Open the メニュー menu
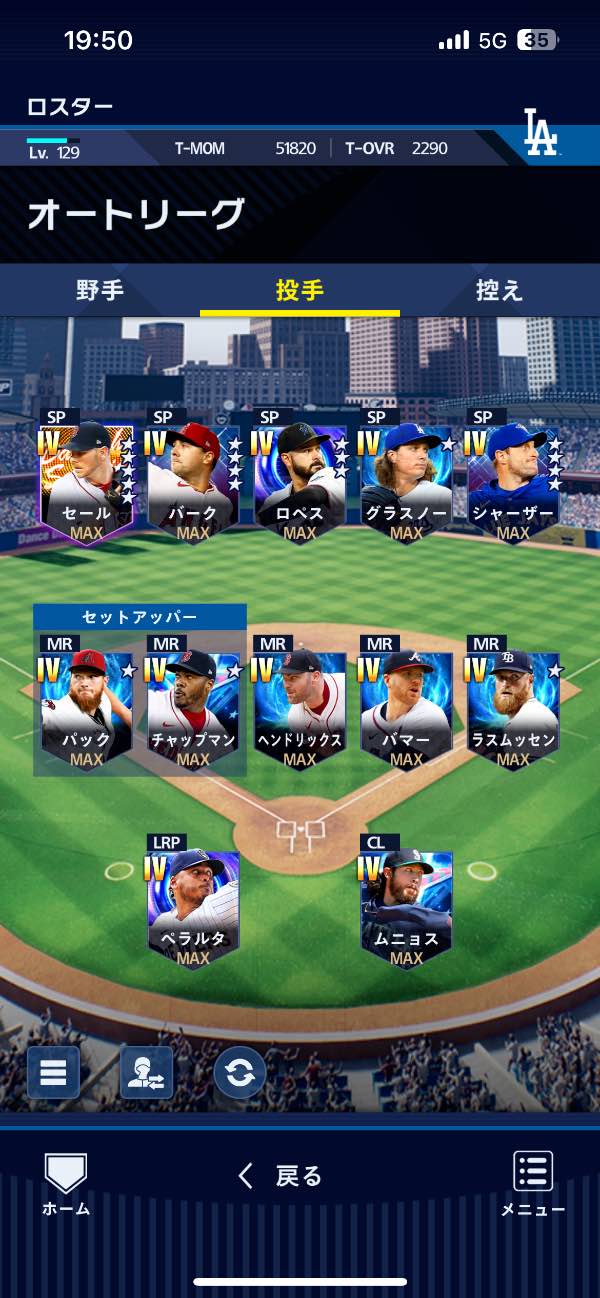This screenshot has width=600, height=1298. click(x=533, y=1183)
